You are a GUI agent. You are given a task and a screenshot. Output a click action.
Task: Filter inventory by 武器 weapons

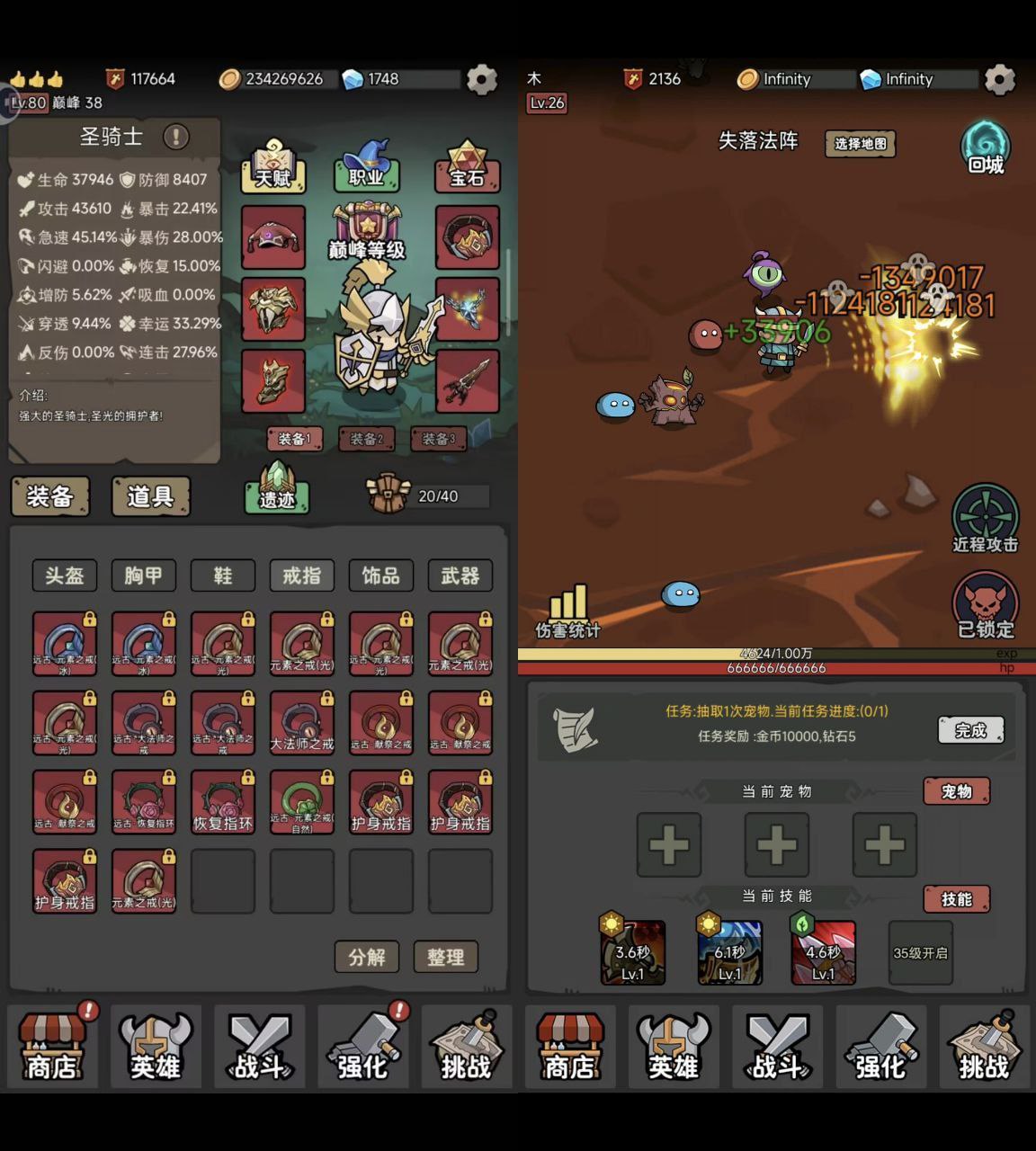tap(460, 575)
